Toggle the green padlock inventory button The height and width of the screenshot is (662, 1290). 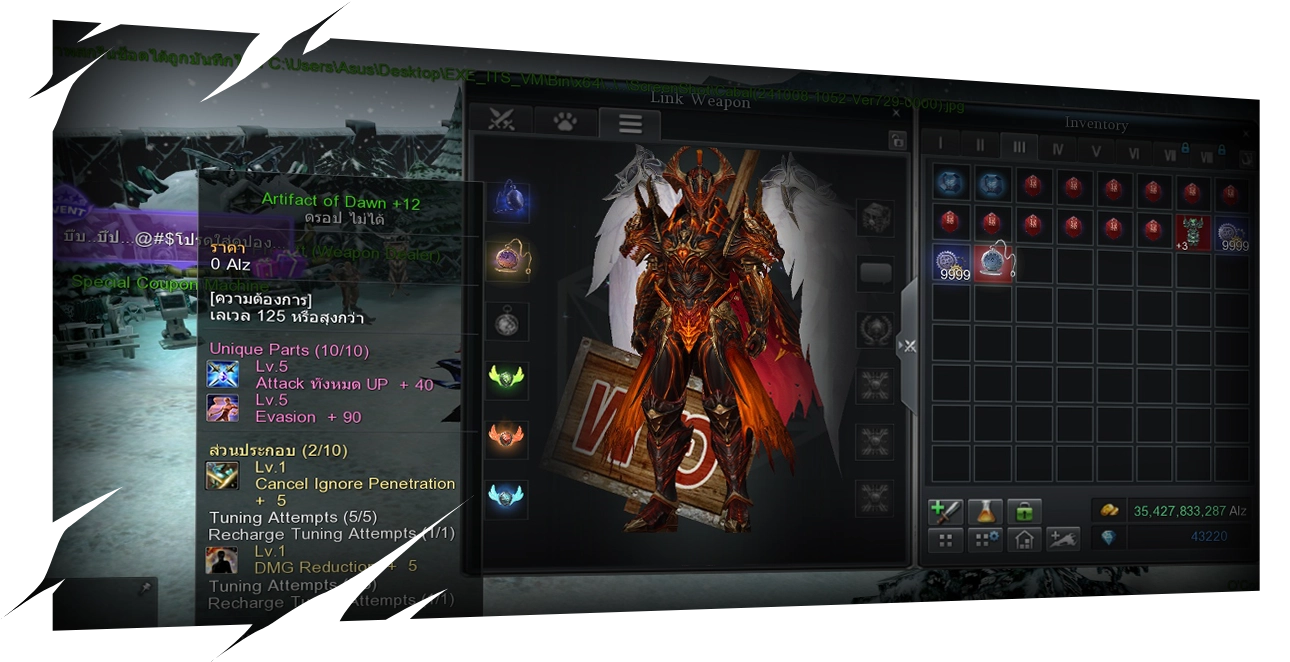(x=1024, y=511)
